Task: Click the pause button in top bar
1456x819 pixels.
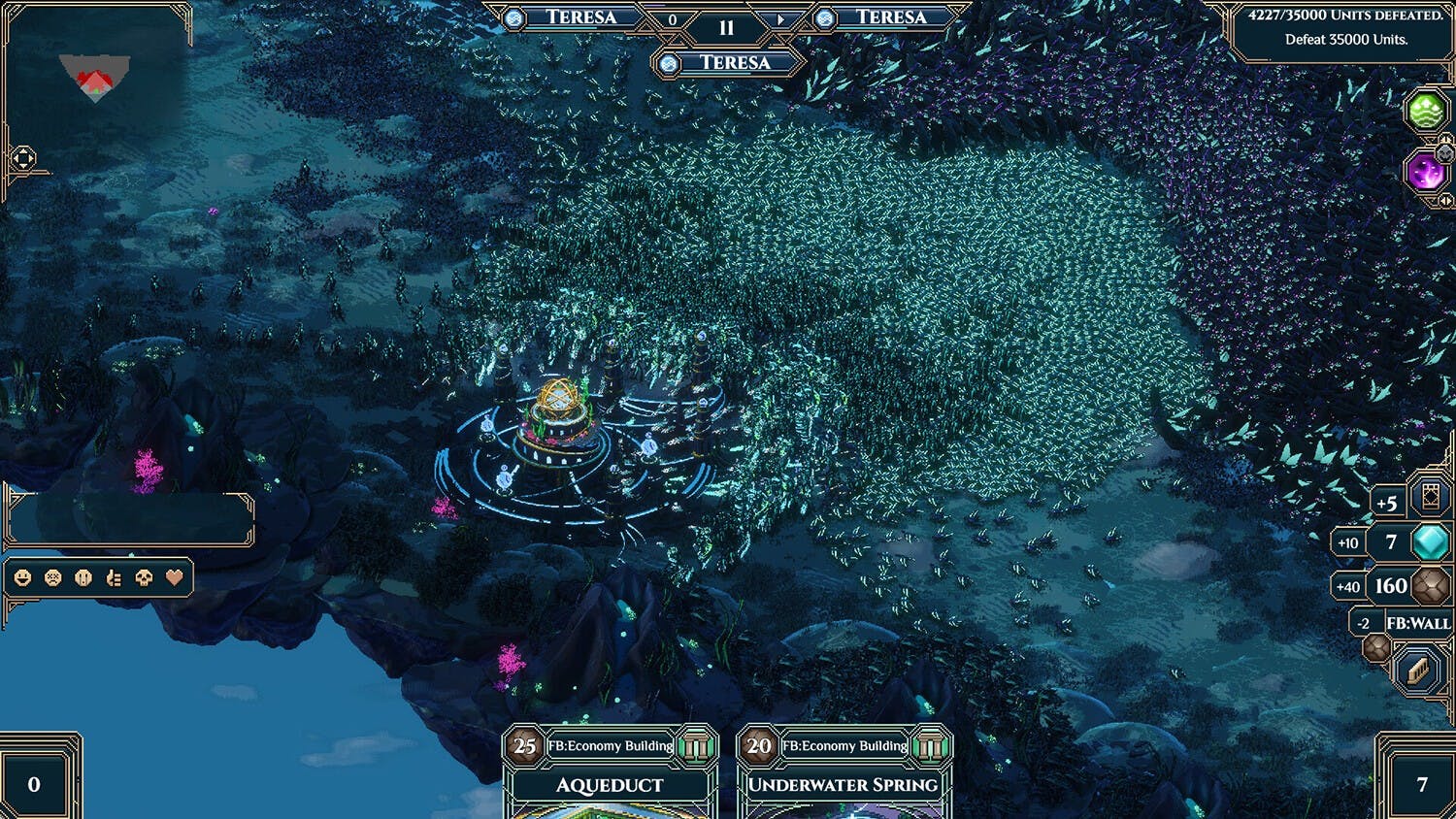Action: tap(726, 28)
